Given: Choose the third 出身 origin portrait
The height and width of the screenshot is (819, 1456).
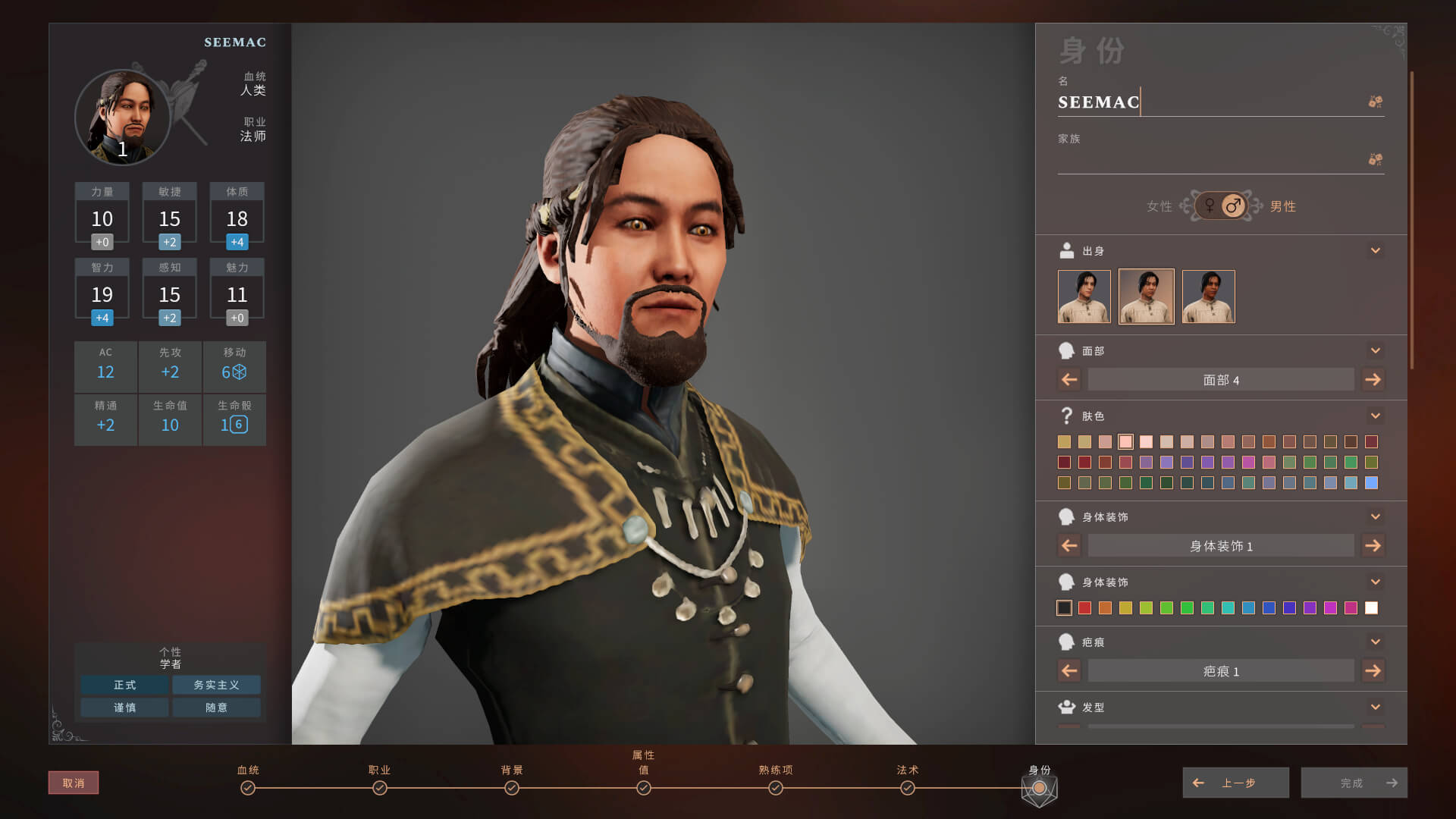Looking at the screenshot, I should click(1208, 297).
